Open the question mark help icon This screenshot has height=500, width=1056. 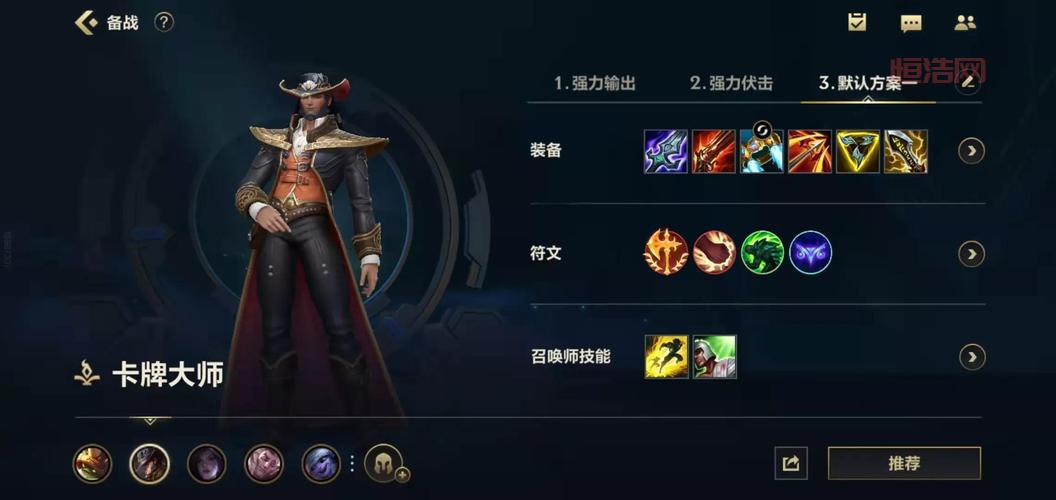coord(164,22)
